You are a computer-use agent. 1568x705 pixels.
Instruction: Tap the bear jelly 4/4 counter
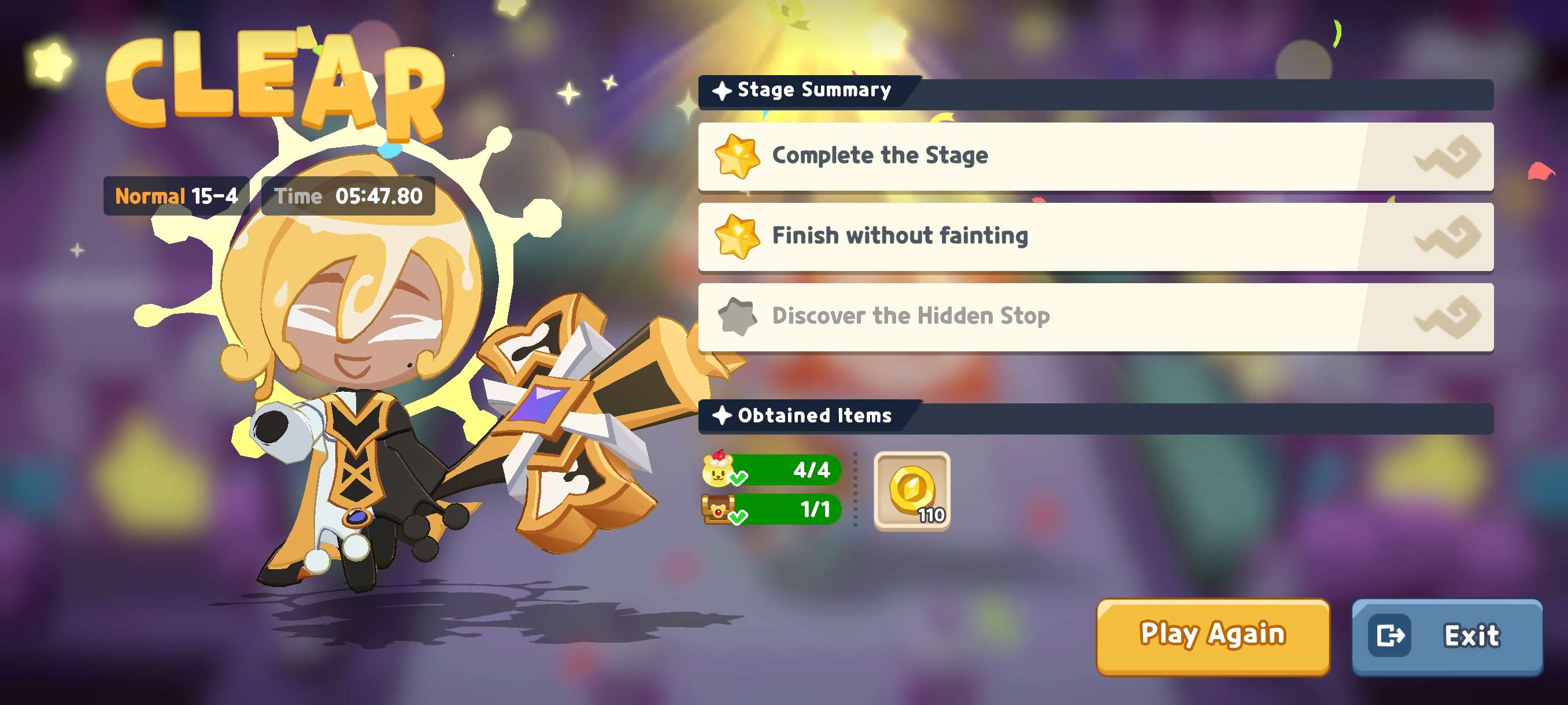pos(772,470)
